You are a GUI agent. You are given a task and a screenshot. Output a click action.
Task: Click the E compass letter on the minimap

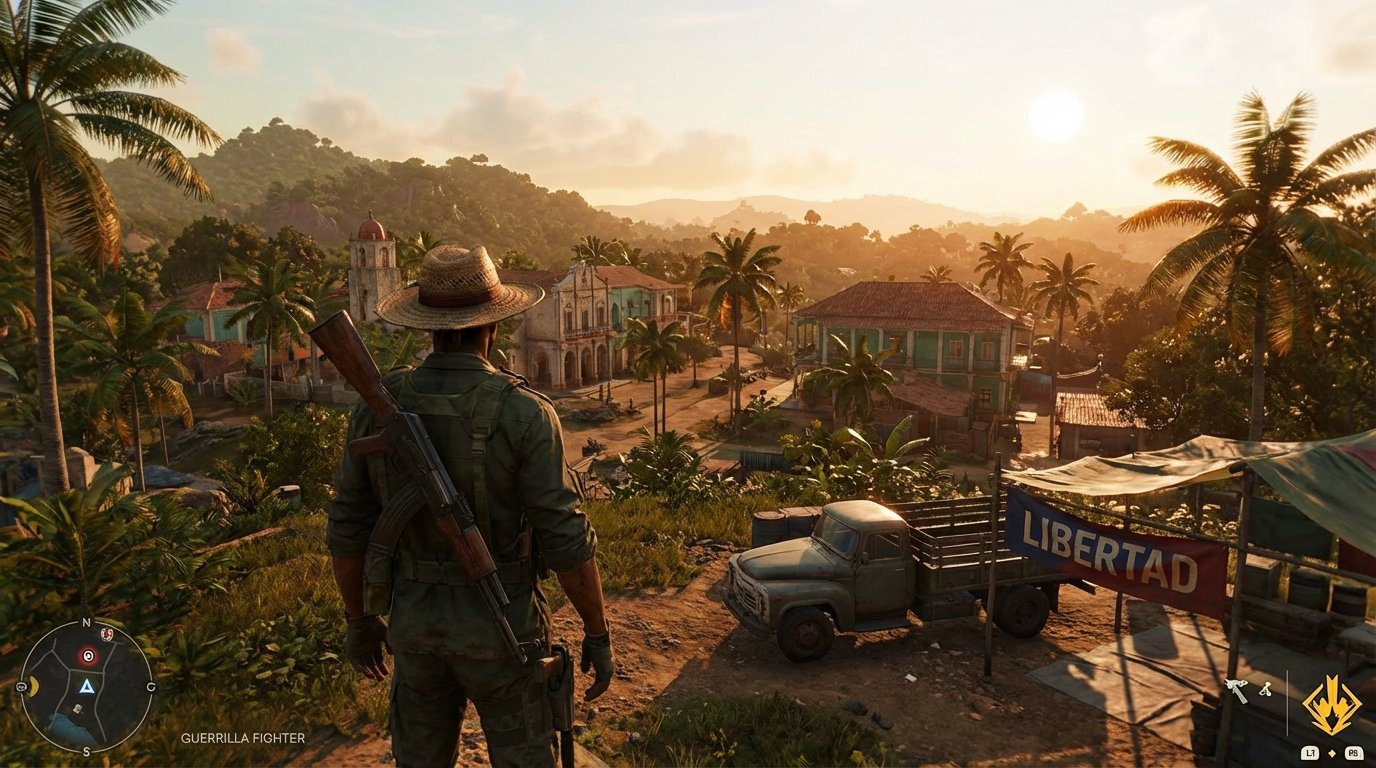pos(153,685)
